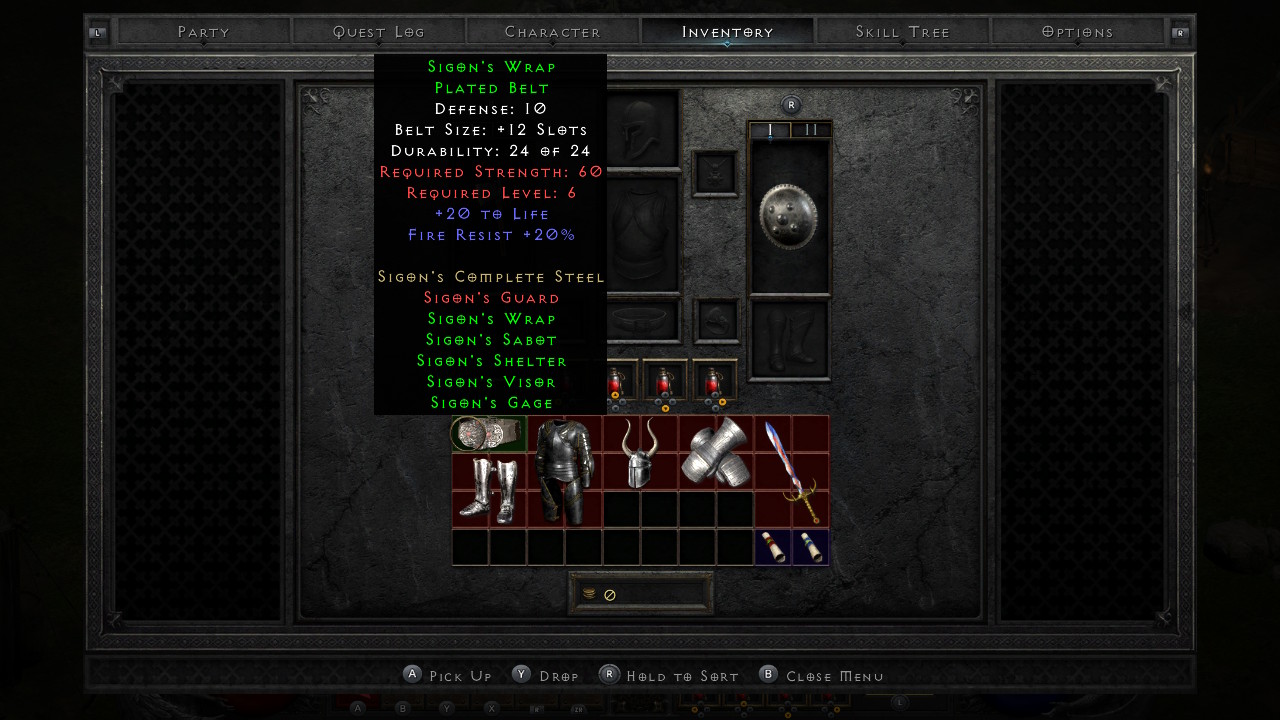
Task: Click the gold amount display box
Action: 641,594
